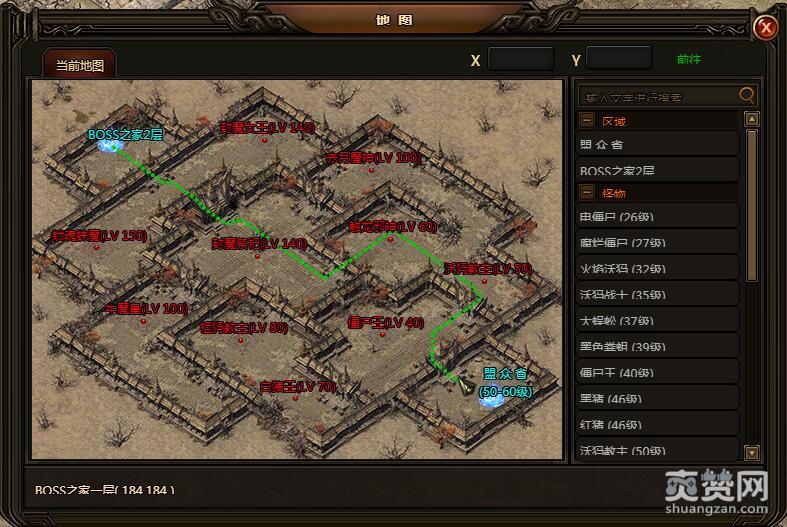The width and height of the screenshot is (787, 527).
Task: Click the magnifying glass search icon
Action: click(x=746, y=95)
